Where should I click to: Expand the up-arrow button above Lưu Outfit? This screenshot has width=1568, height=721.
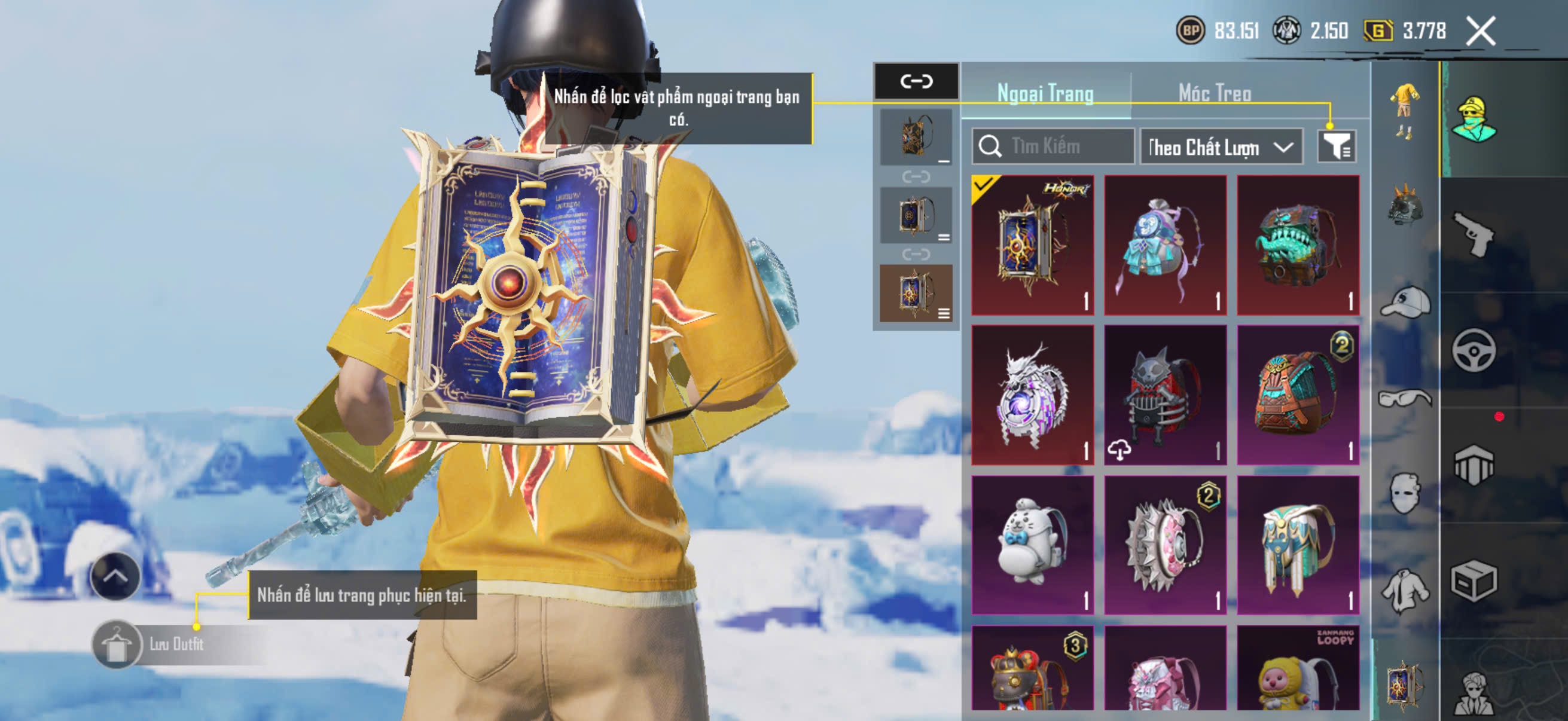(x=115, y=576)
